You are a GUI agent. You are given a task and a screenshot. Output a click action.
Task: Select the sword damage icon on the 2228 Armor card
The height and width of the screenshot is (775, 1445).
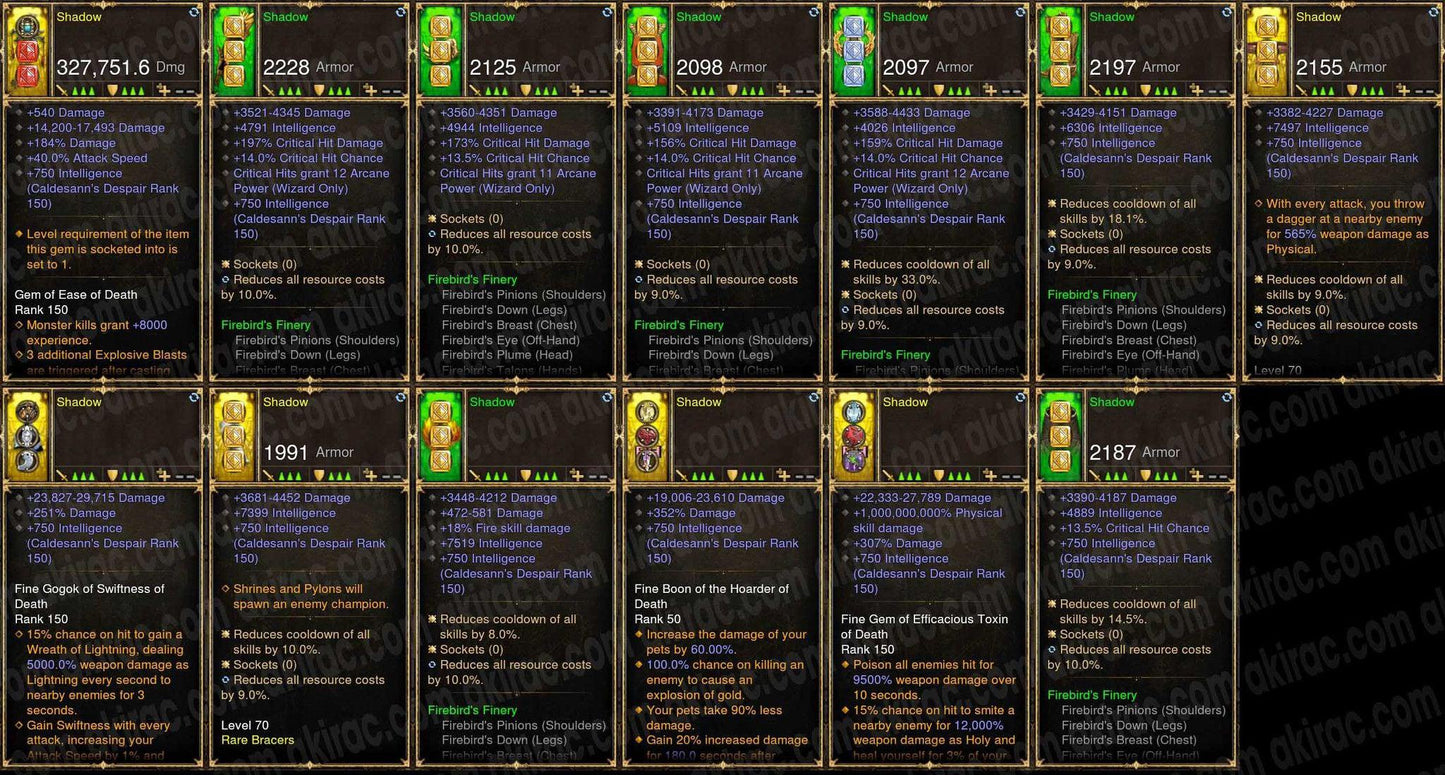pyautogui.click(x=269, y=90)
